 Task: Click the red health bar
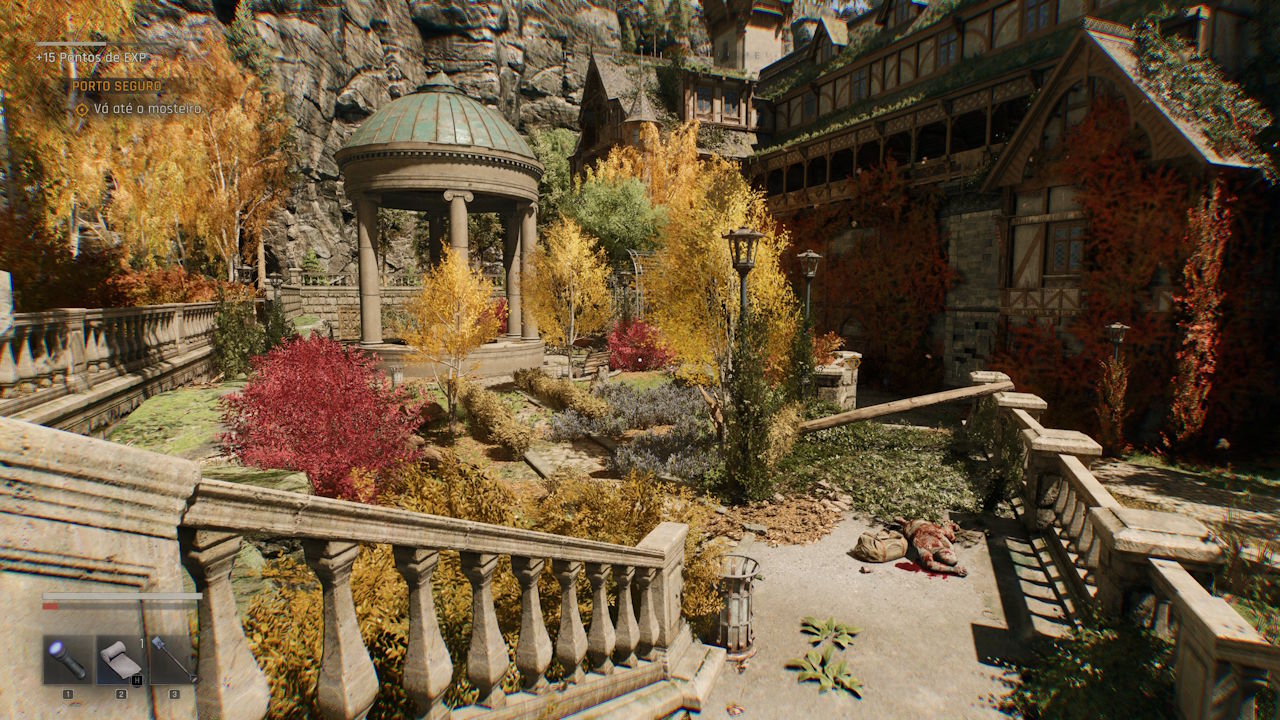click(x=50, y=605)
